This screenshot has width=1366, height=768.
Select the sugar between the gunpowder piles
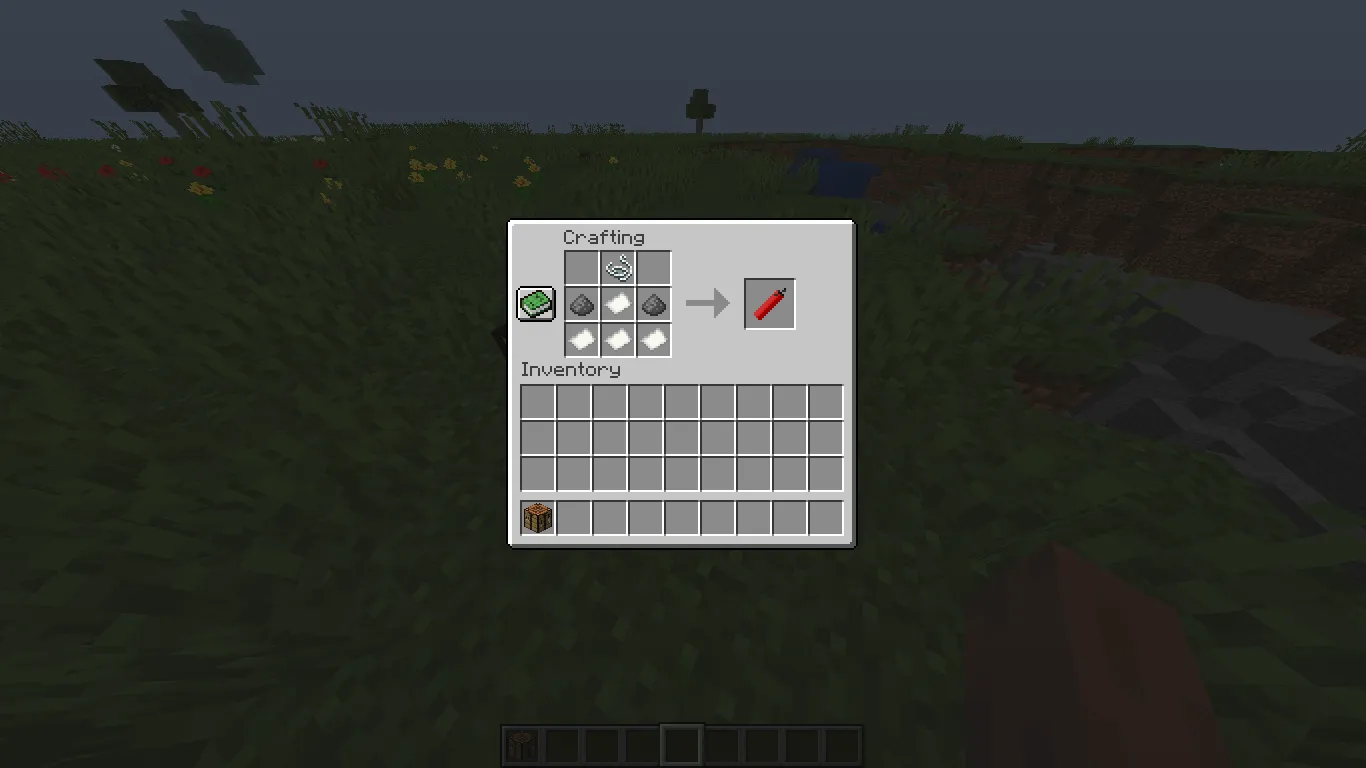[617, 304]
